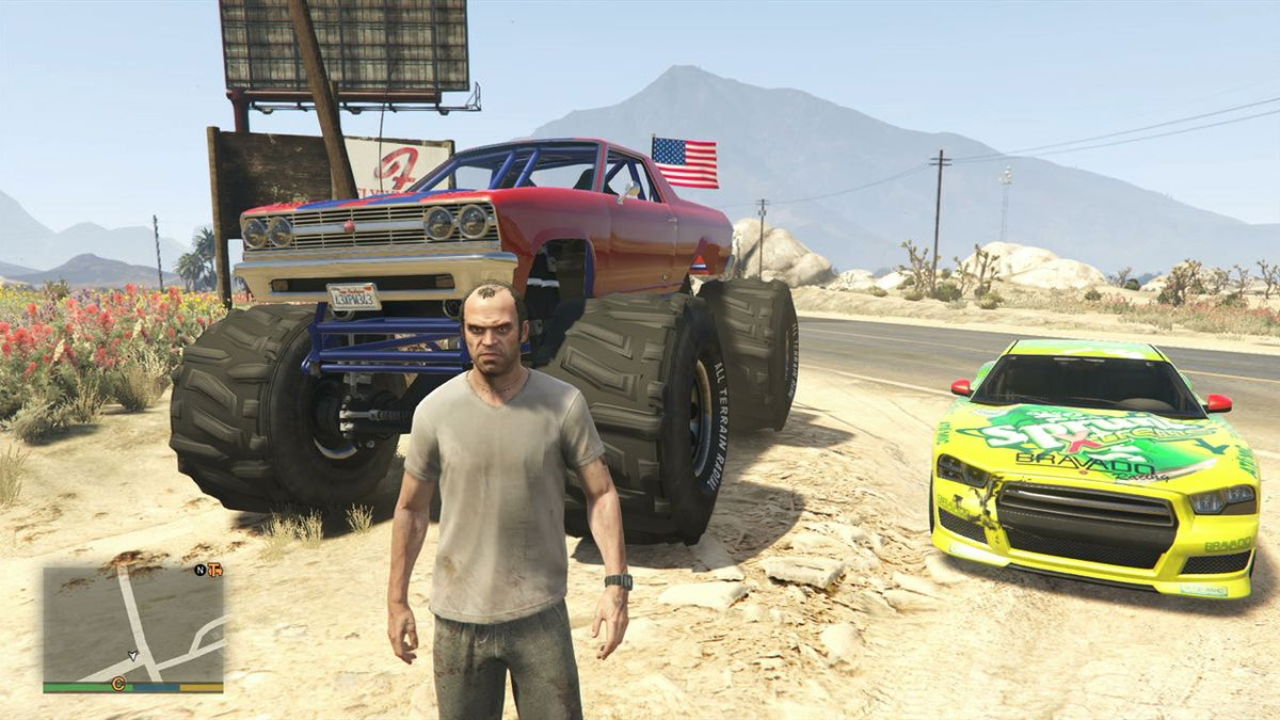Select the white player arrow on minimap
The image size is (1280, 720).
[133, 655]
